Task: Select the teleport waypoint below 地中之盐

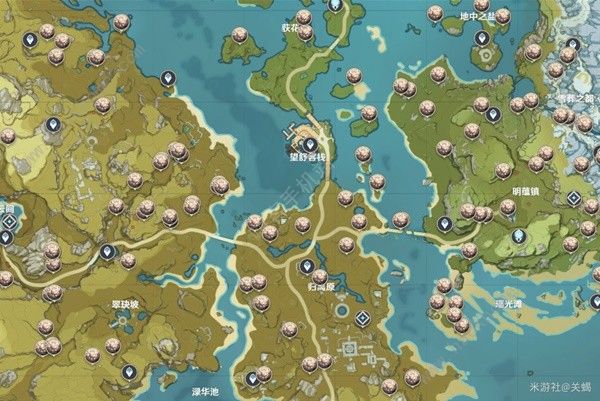Action: click(x=481, y=39)
